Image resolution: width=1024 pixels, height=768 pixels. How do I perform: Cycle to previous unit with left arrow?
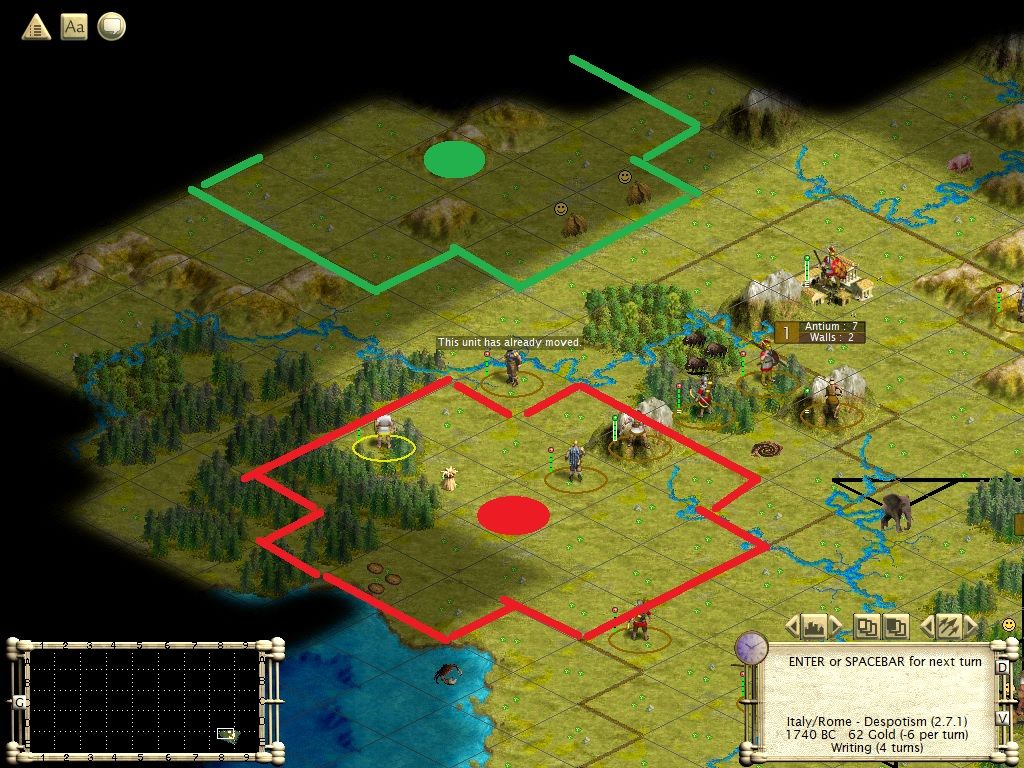pyautogui.click(x=926, y=627)
